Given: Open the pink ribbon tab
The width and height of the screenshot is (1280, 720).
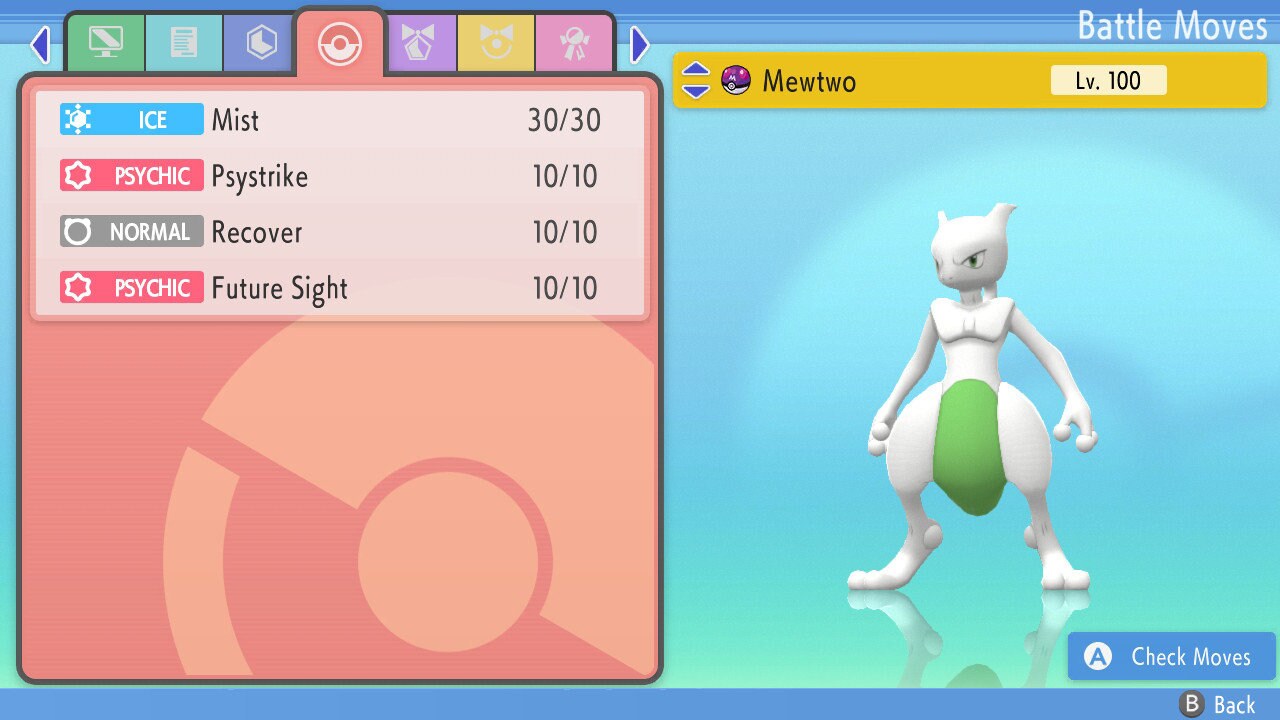Looking at the screenshot, I should click(x=574, y=43).
